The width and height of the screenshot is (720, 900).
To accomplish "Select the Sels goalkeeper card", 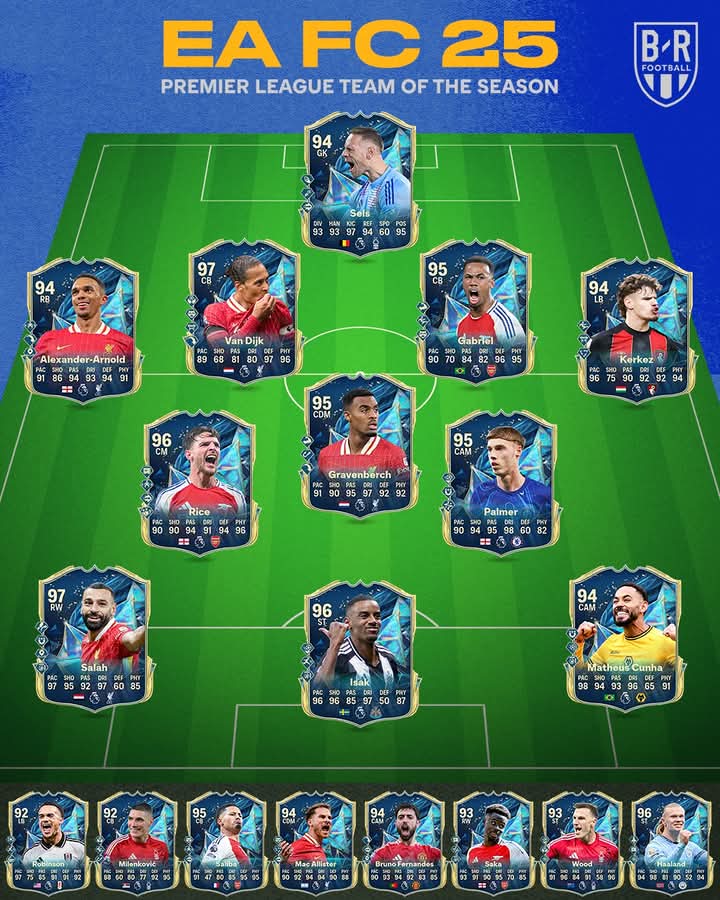I will 359,183.
